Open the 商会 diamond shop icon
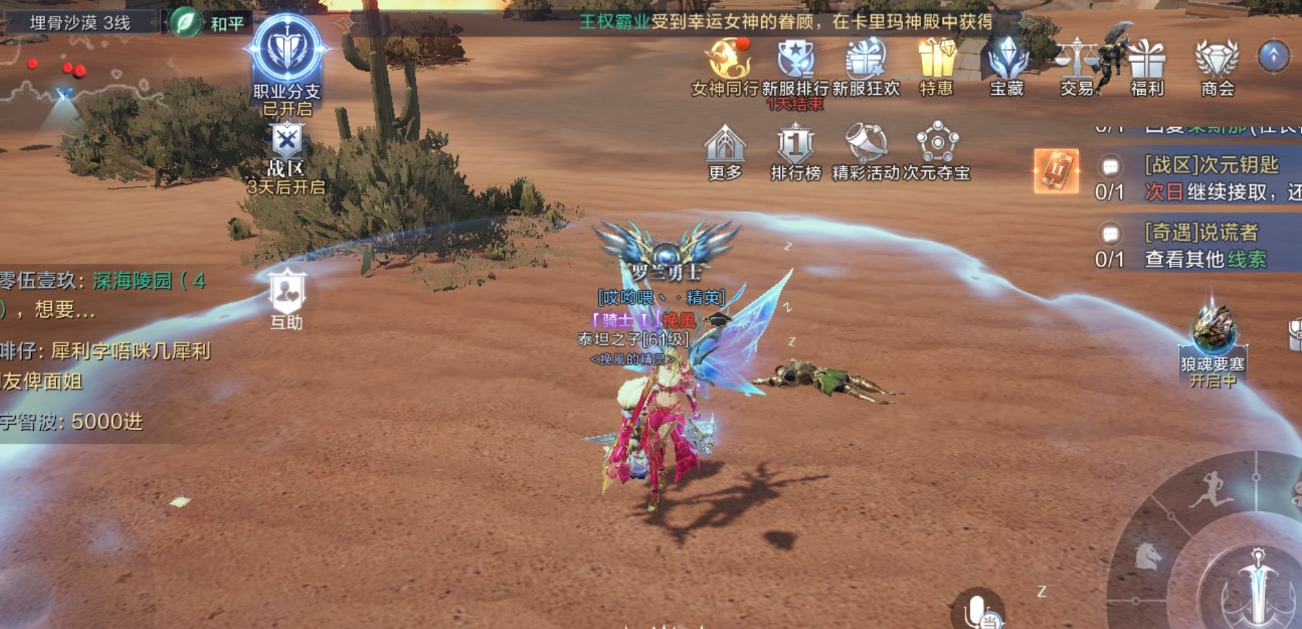The width and height of the screenshot is (1302, 629). pyautogui.click(x=1217, y=60)
